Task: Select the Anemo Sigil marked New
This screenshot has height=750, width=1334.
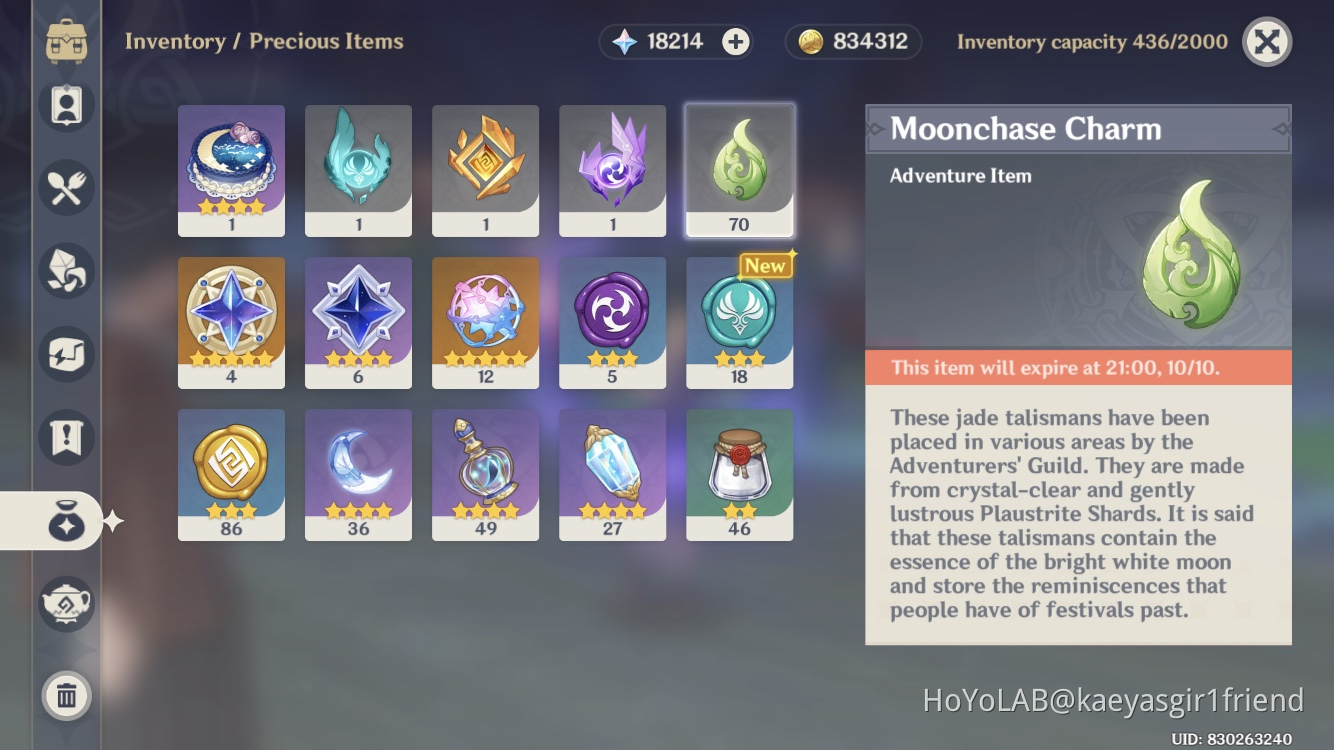Action: click(739, 322)
